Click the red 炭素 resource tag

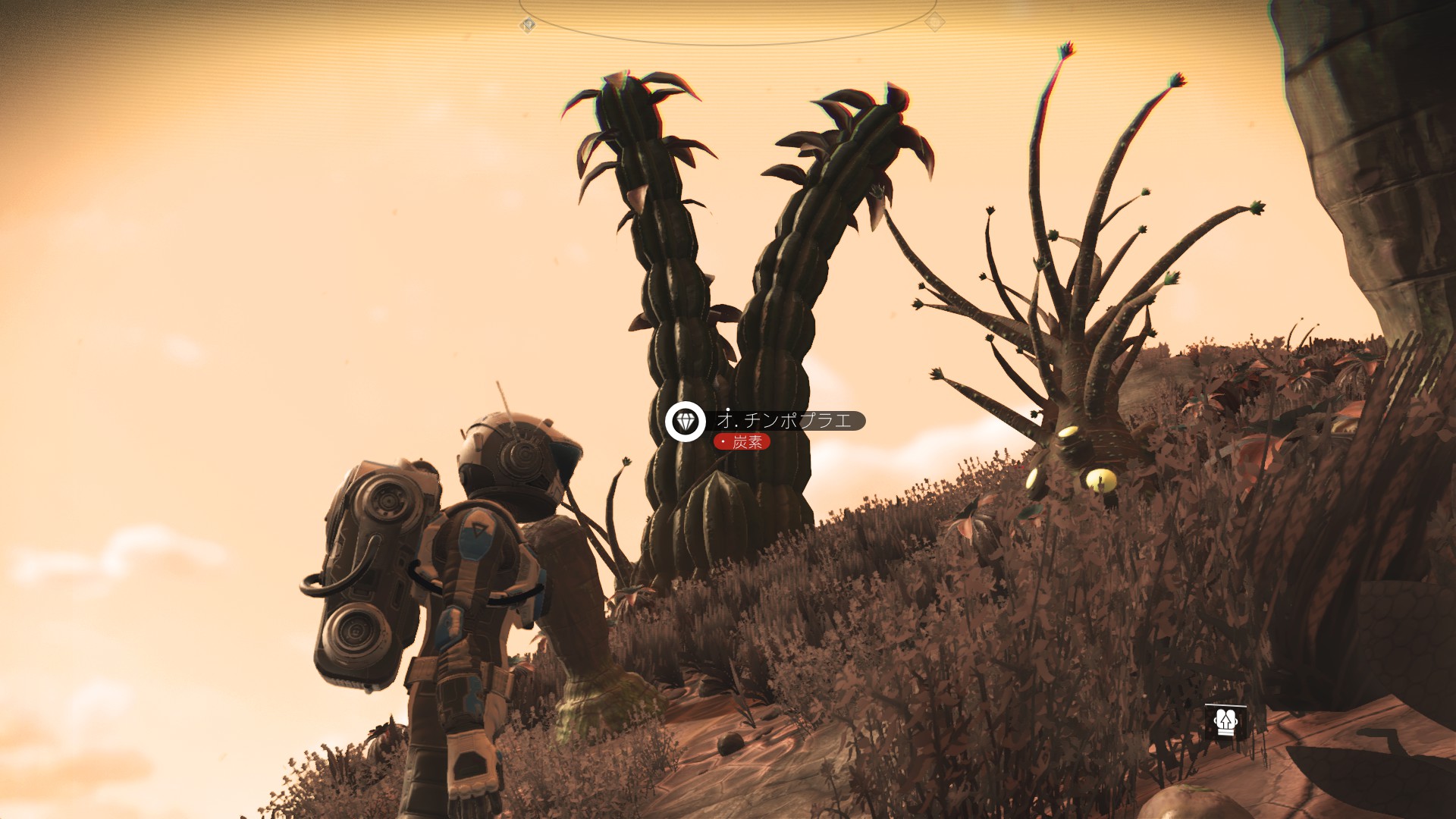point(742,442)
